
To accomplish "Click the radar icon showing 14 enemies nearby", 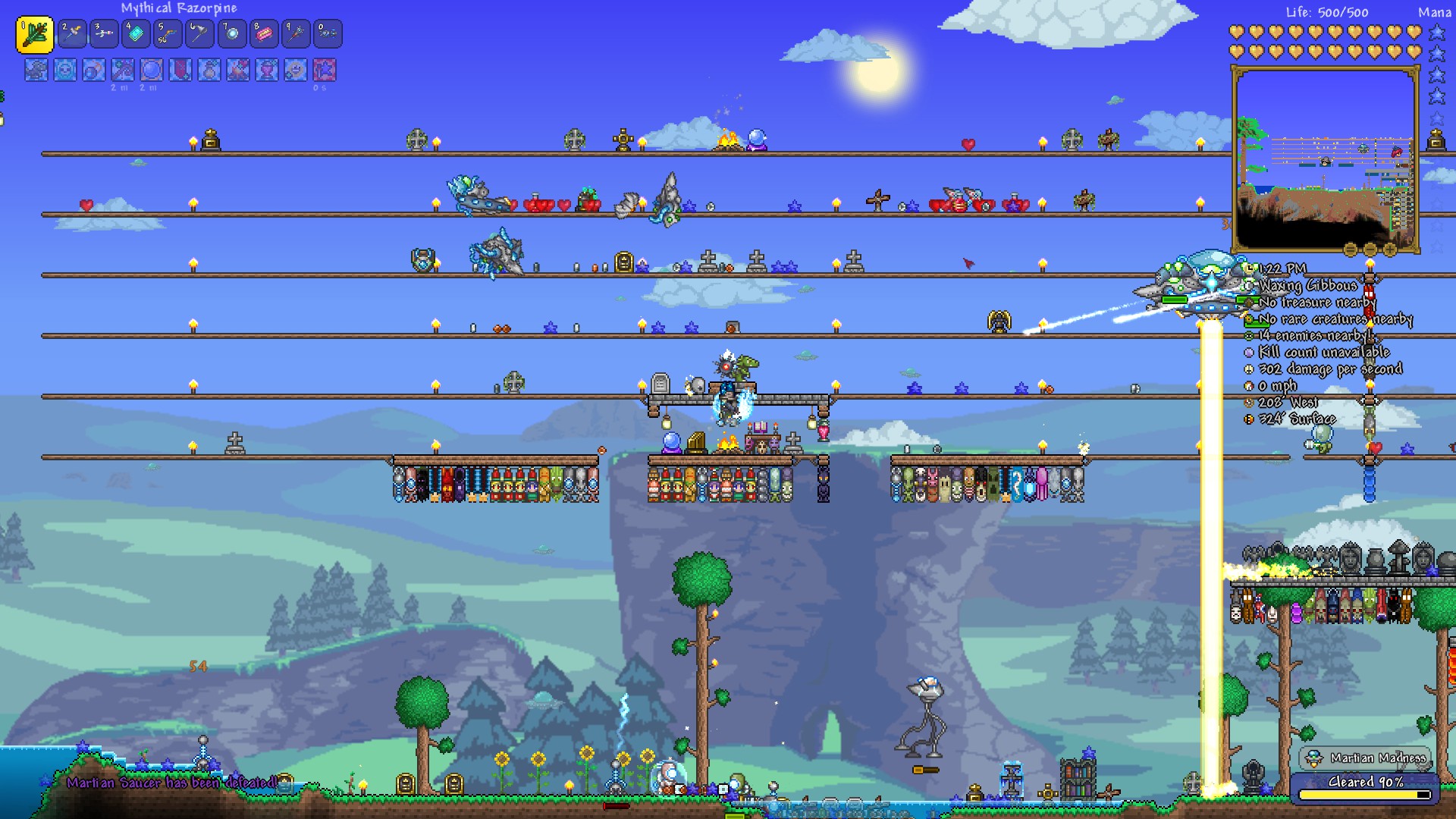I will 1251,335.
